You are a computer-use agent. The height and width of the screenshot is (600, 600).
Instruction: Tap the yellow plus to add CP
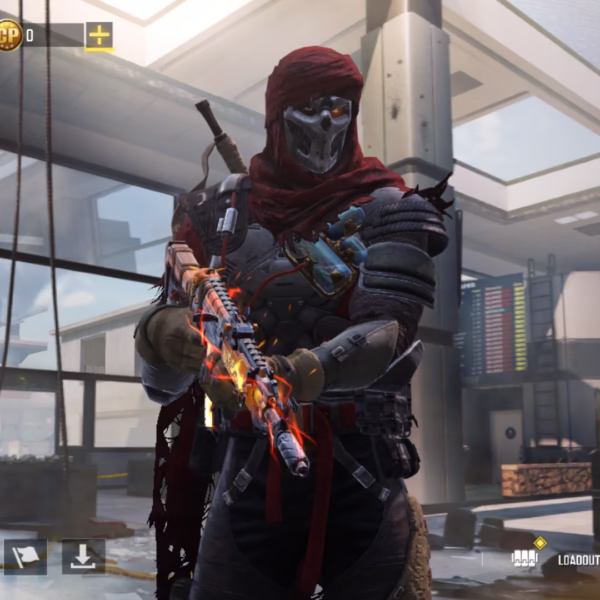tap(99, 36)
